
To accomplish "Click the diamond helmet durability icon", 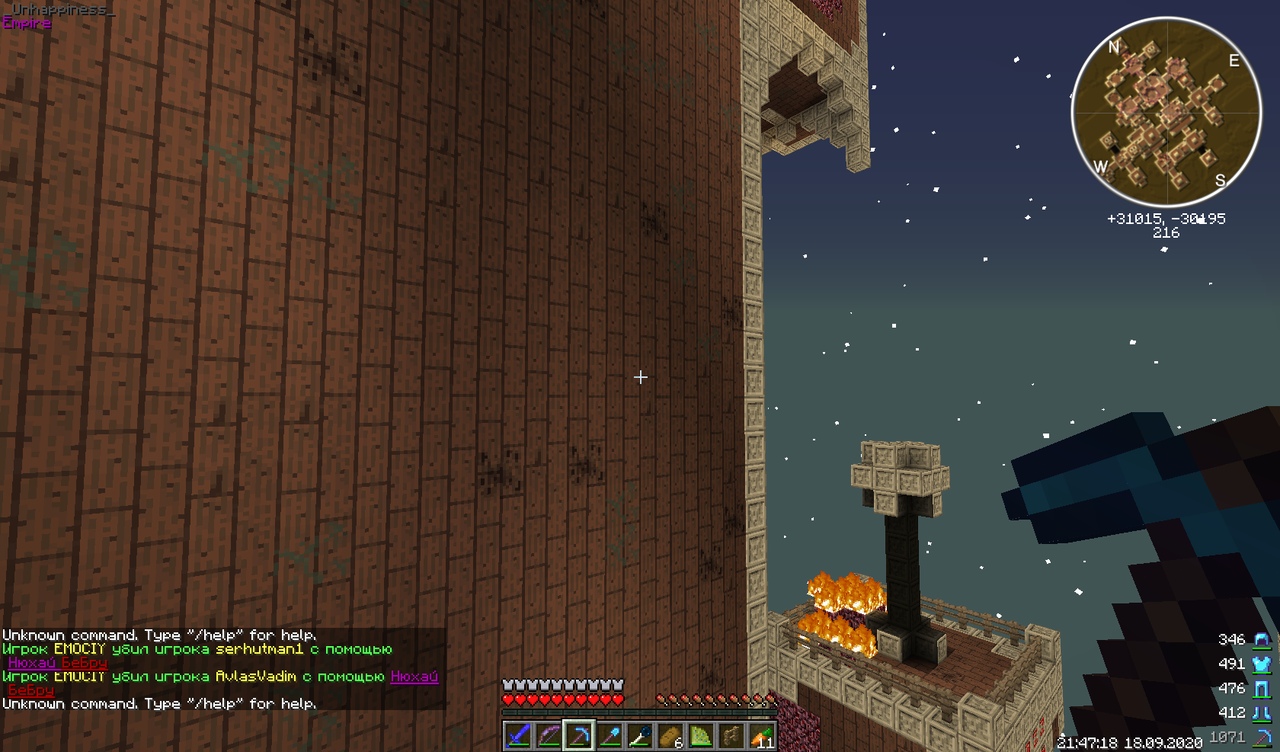I will coord(1261,640).
